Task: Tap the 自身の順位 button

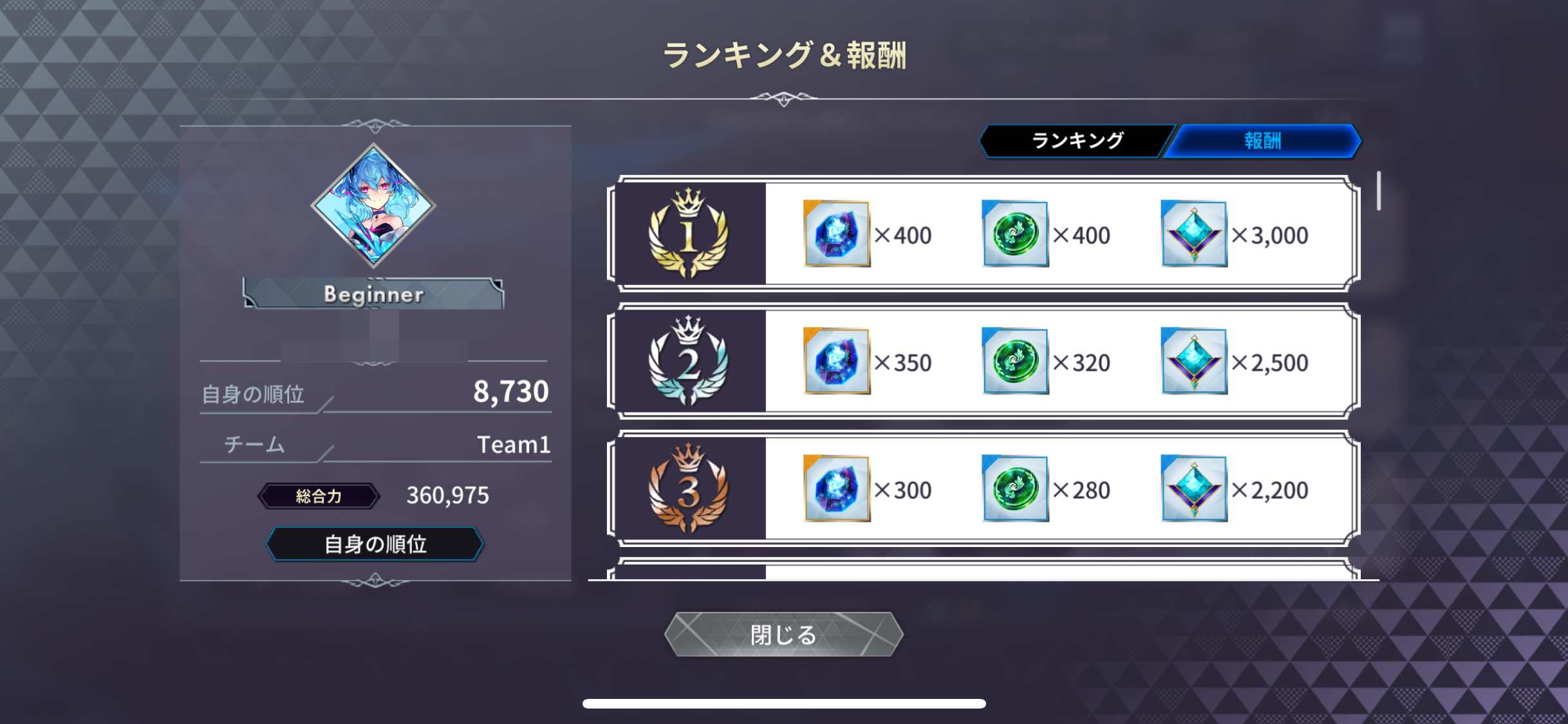Action: click(374, 544)
